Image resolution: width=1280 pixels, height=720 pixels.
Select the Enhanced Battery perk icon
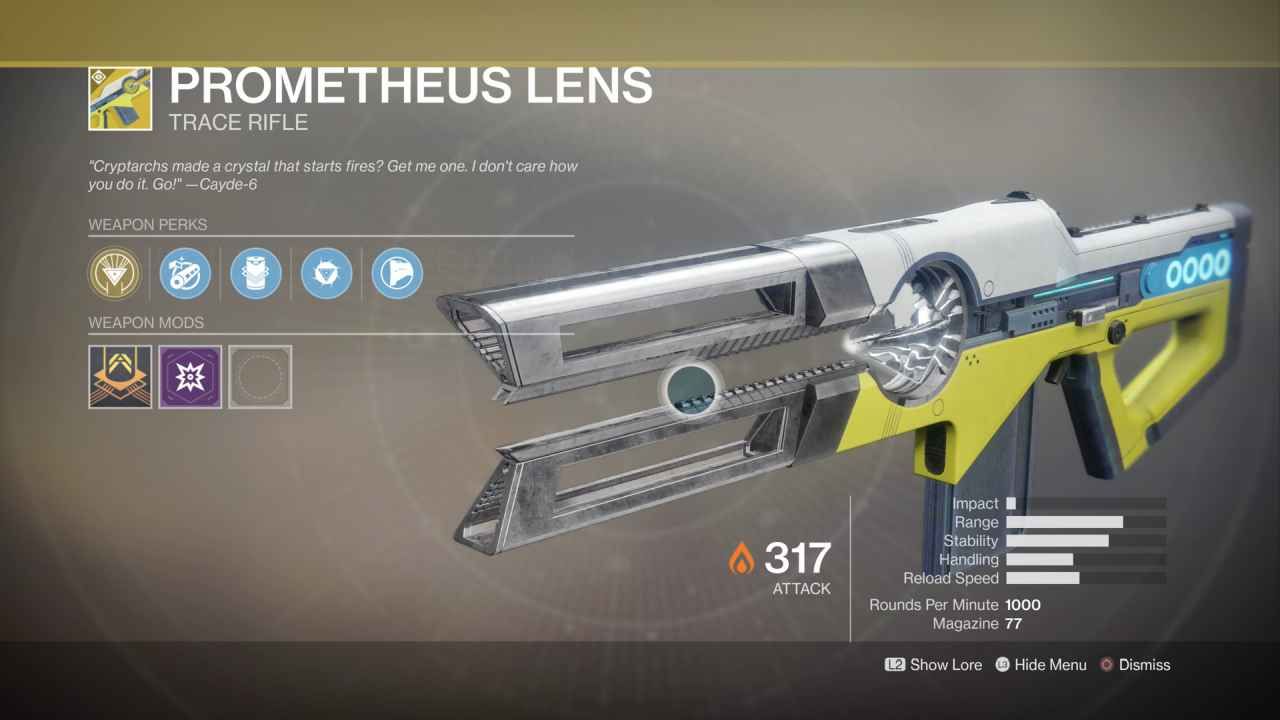[x=256, y=273]
